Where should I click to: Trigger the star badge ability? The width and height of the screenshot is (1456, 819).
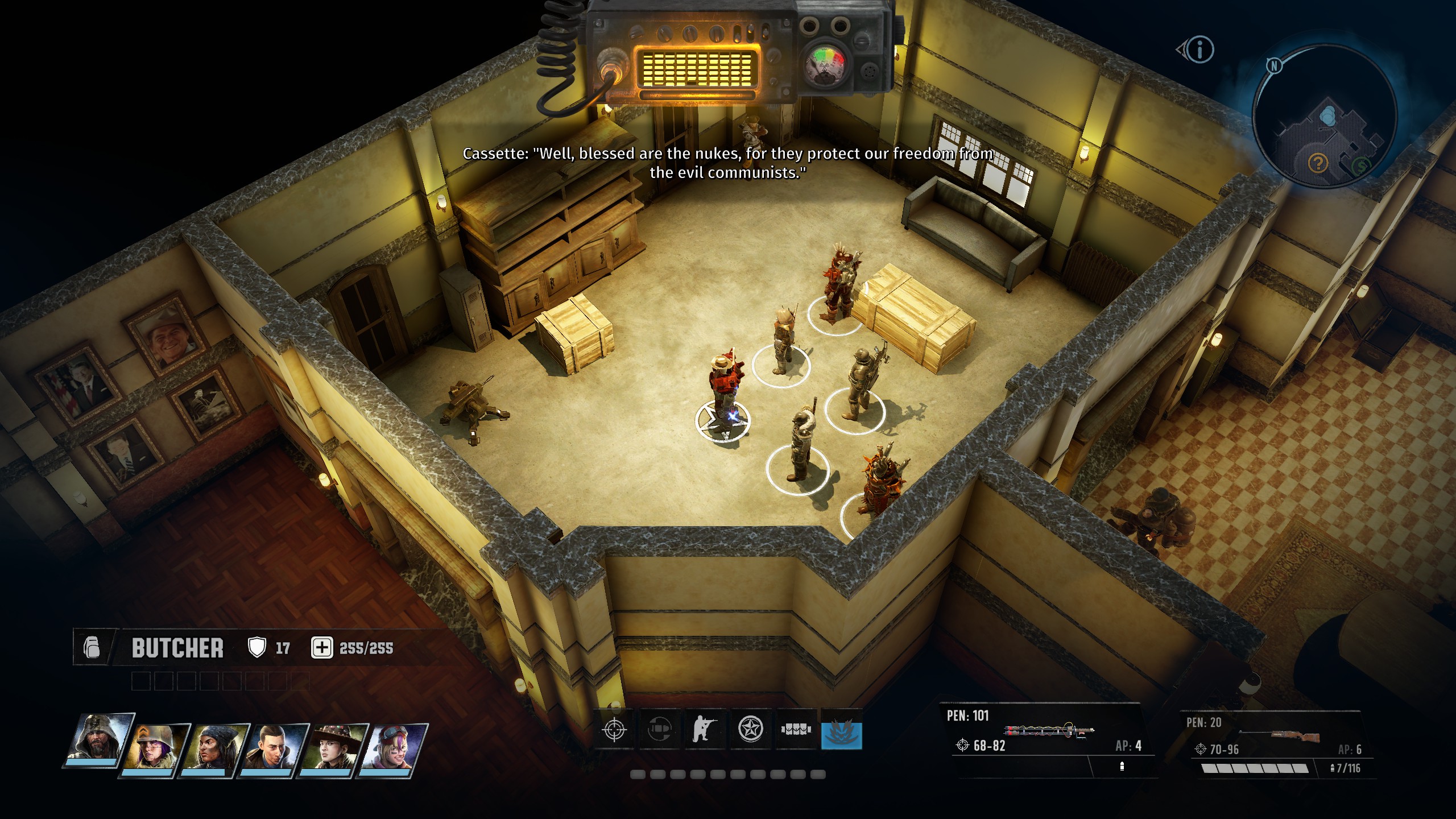751,730
